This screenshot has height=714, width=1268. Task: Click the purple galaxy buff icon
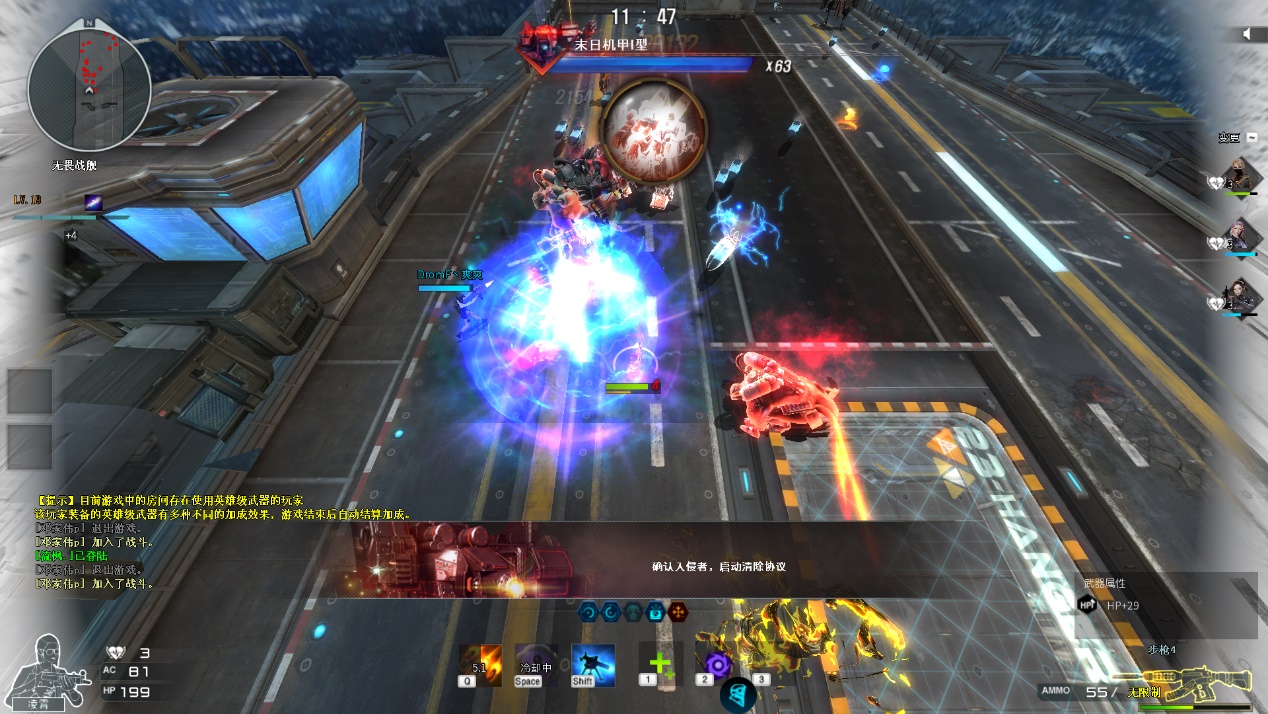pyautogui.click(x=93, y=201)
